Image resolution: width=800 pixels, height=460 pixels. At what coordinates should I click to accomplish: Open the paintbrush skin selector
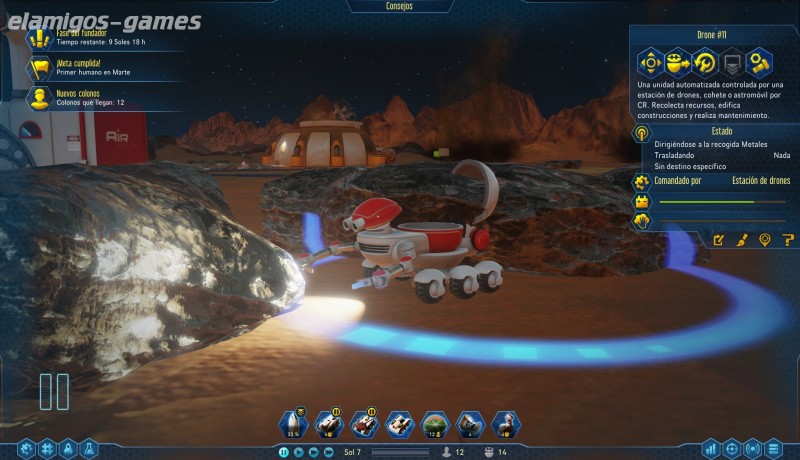coord(742,240)
